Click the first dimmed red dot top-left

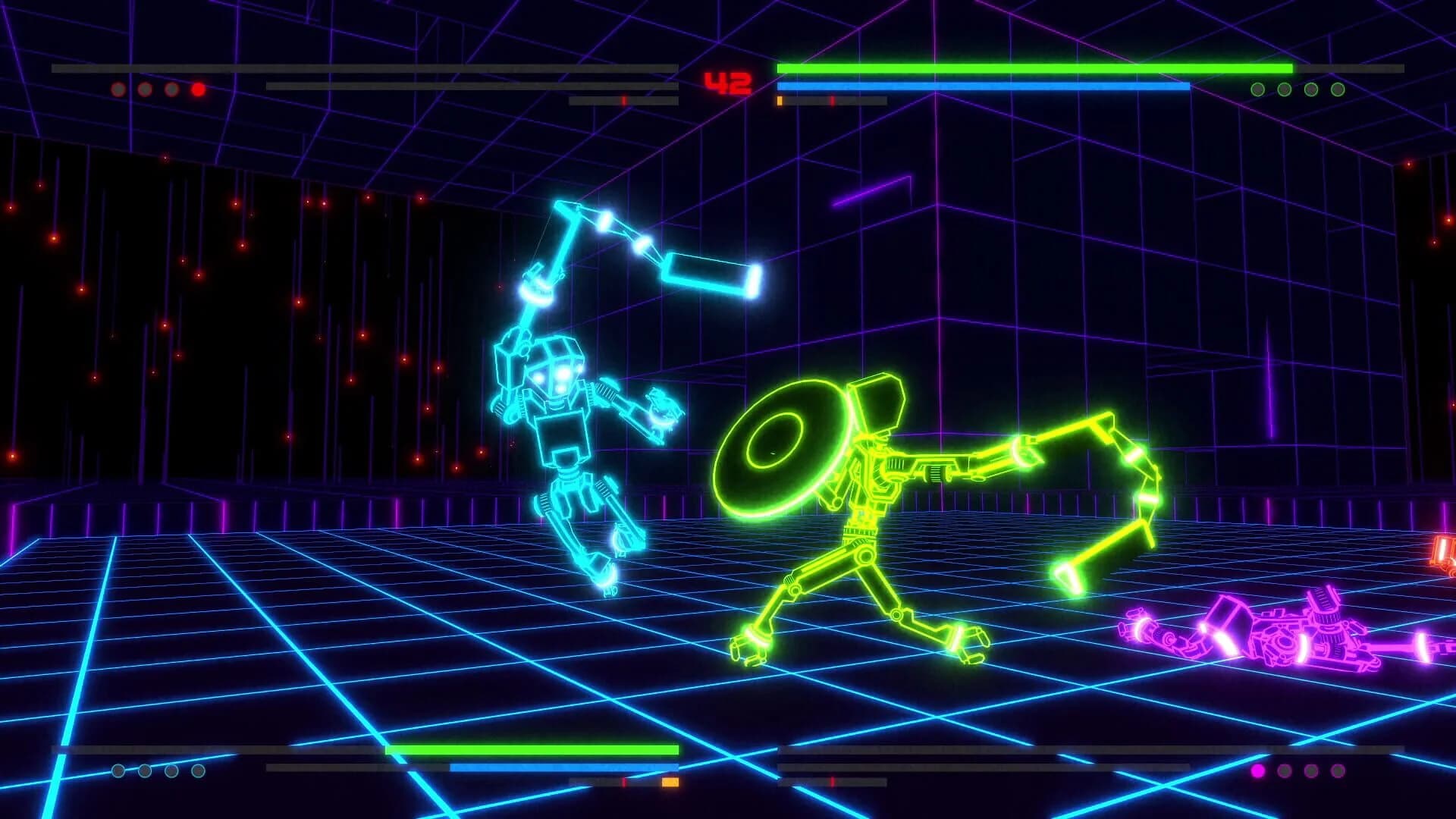point(118,89)
